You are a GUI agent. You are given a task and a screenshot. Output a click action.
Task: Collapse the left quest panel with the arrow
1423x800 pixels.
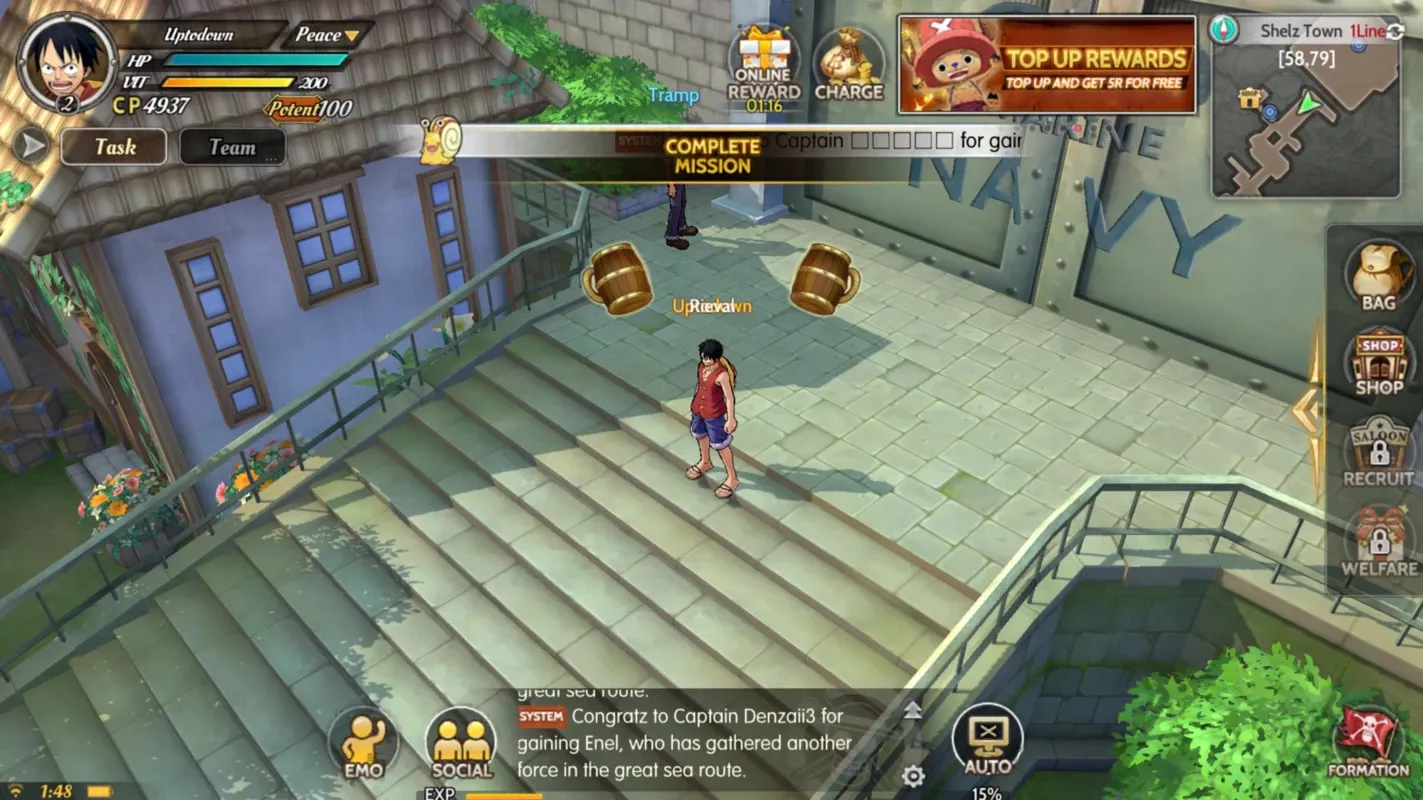[30, 147]
